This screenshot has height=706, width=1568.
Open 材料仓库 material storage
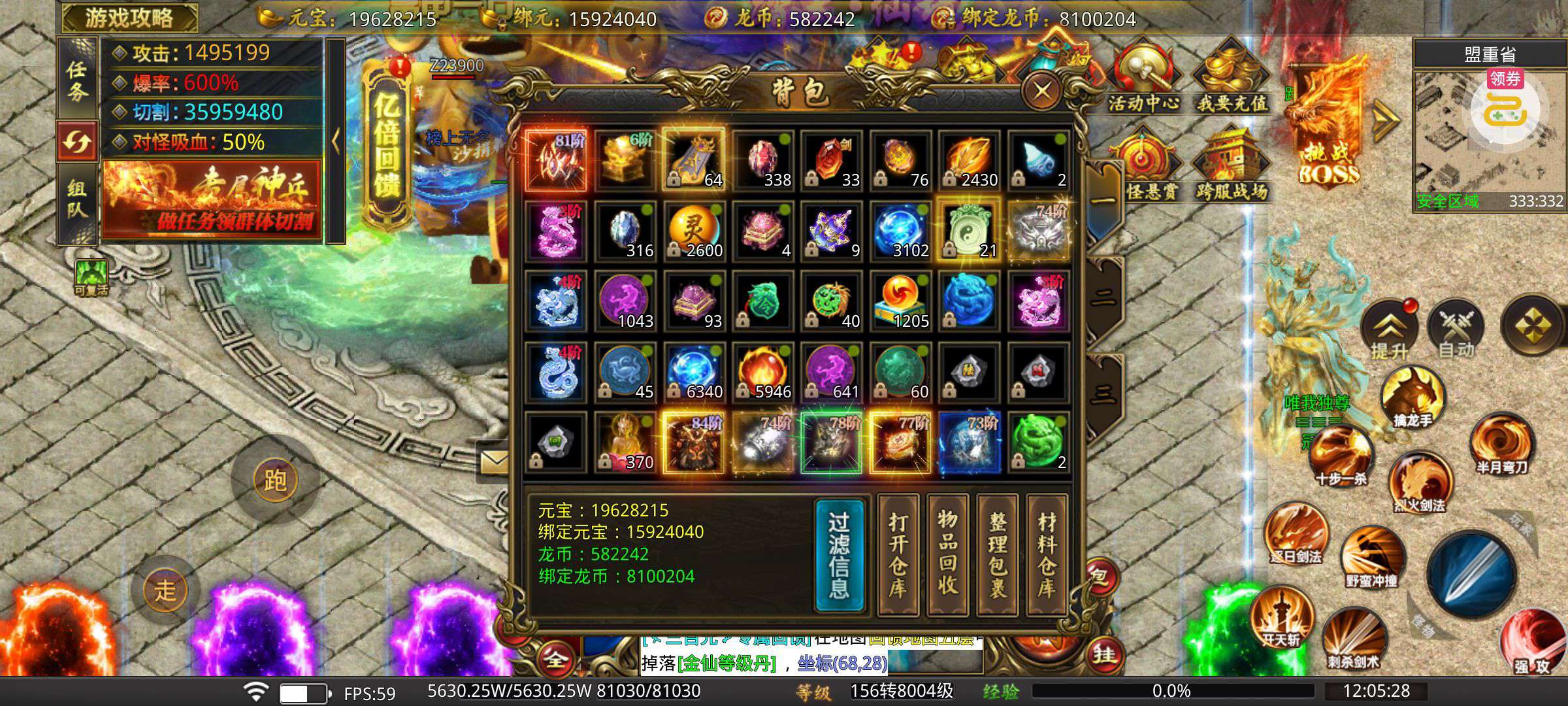pyautogui.click(x=1047, y=555)
